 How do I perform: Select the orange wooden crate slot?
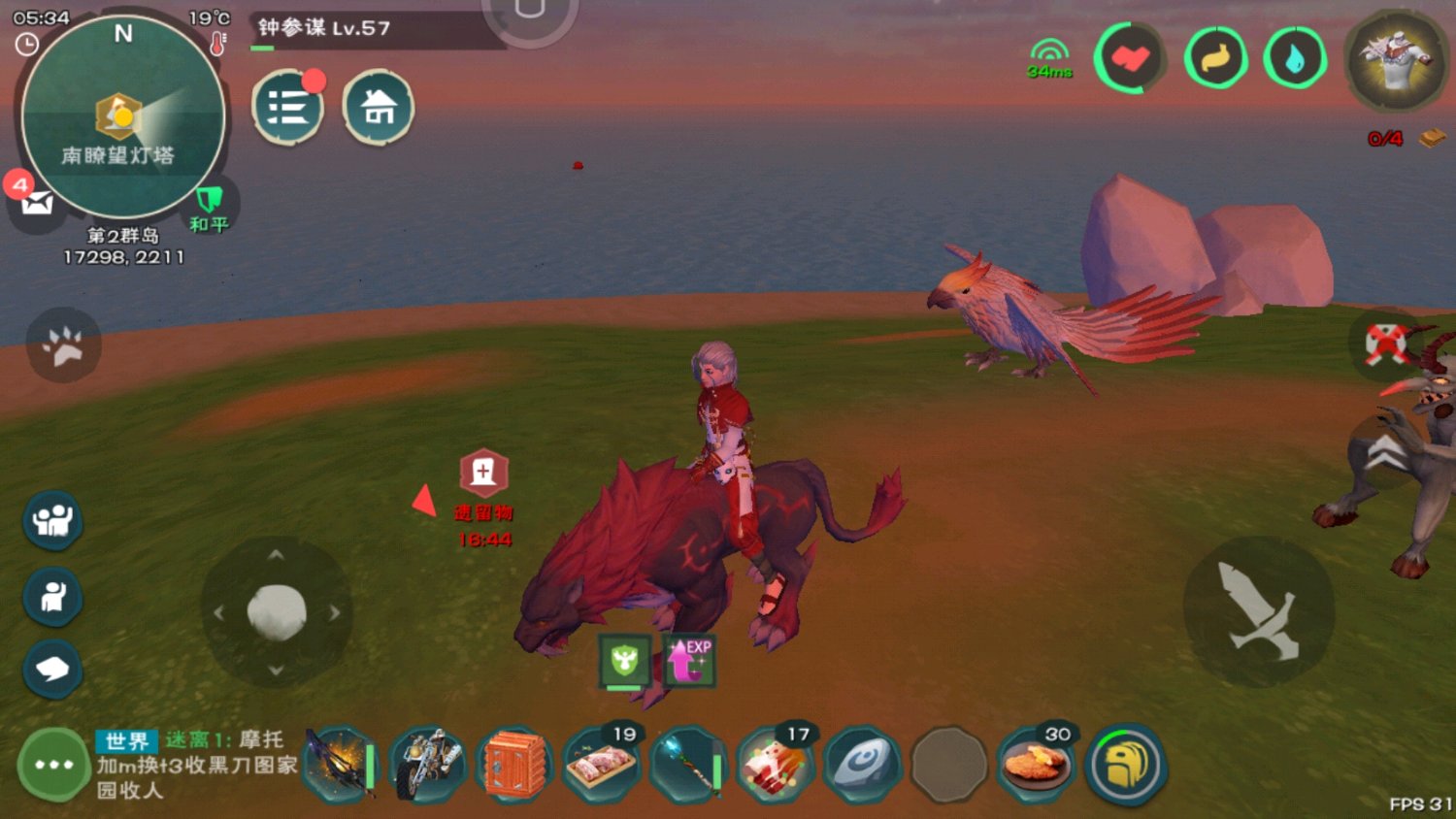pyautogui.click(x=513, y=765)
